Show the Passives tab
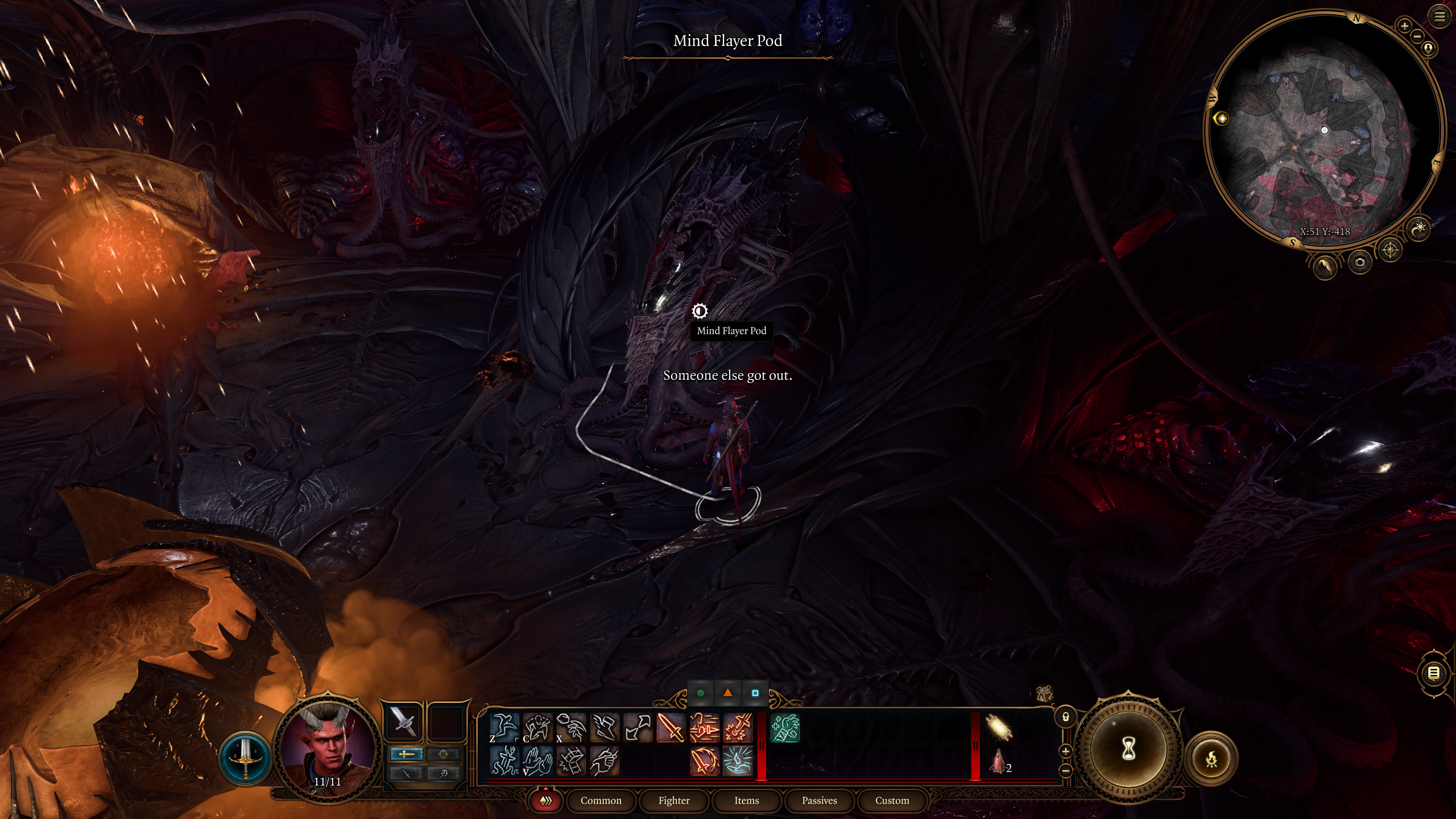Screen dimensions: 1456x819 coord(819,801)
